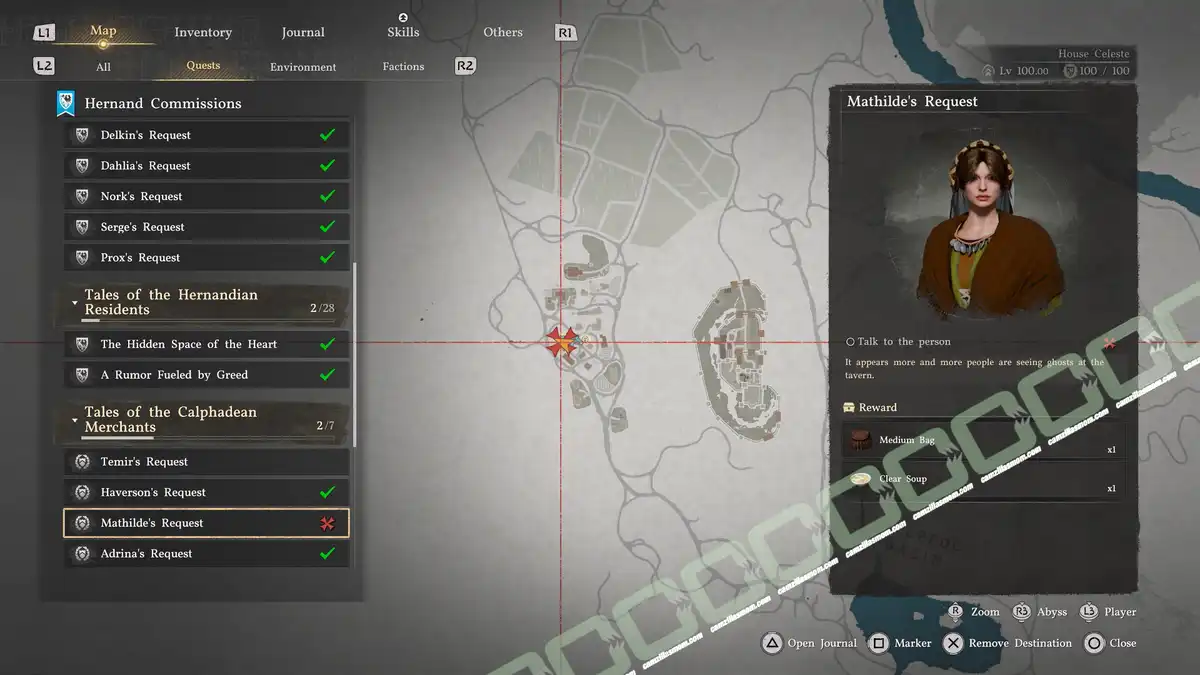1200x675 pixels.
Task: Choose Haverson's Request entry
Action: 206,492
